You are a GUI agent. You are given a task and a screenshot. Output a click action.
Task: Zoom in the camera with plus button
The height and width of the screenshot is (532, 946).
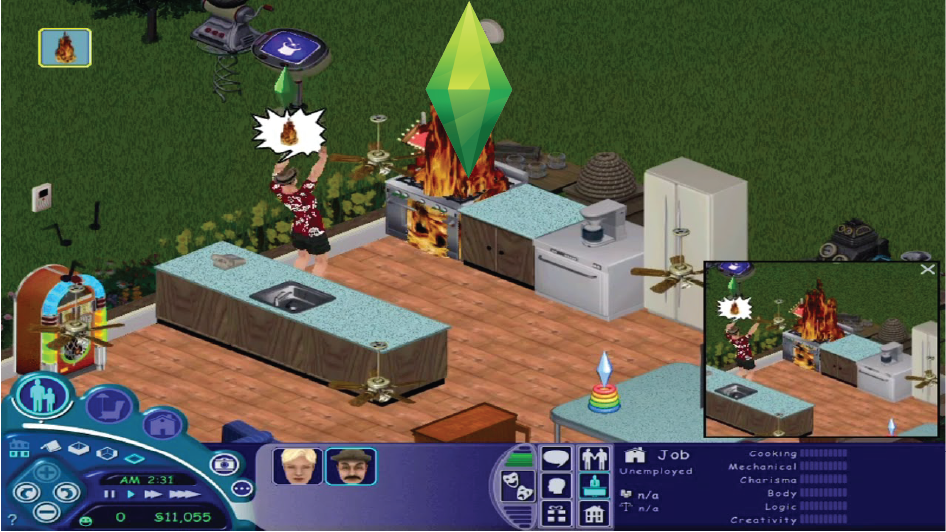46,471
